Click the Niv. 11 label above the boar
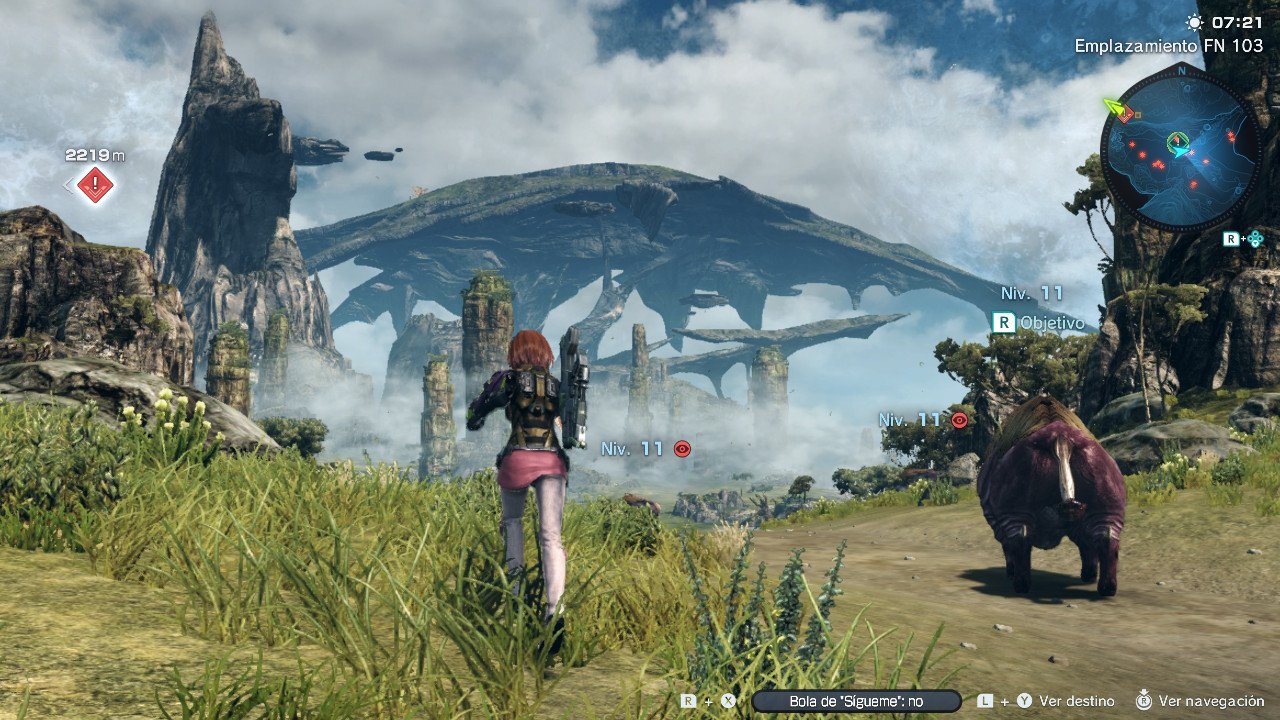Viewport: 1280px width, 720px height. [x=912, y=420]
